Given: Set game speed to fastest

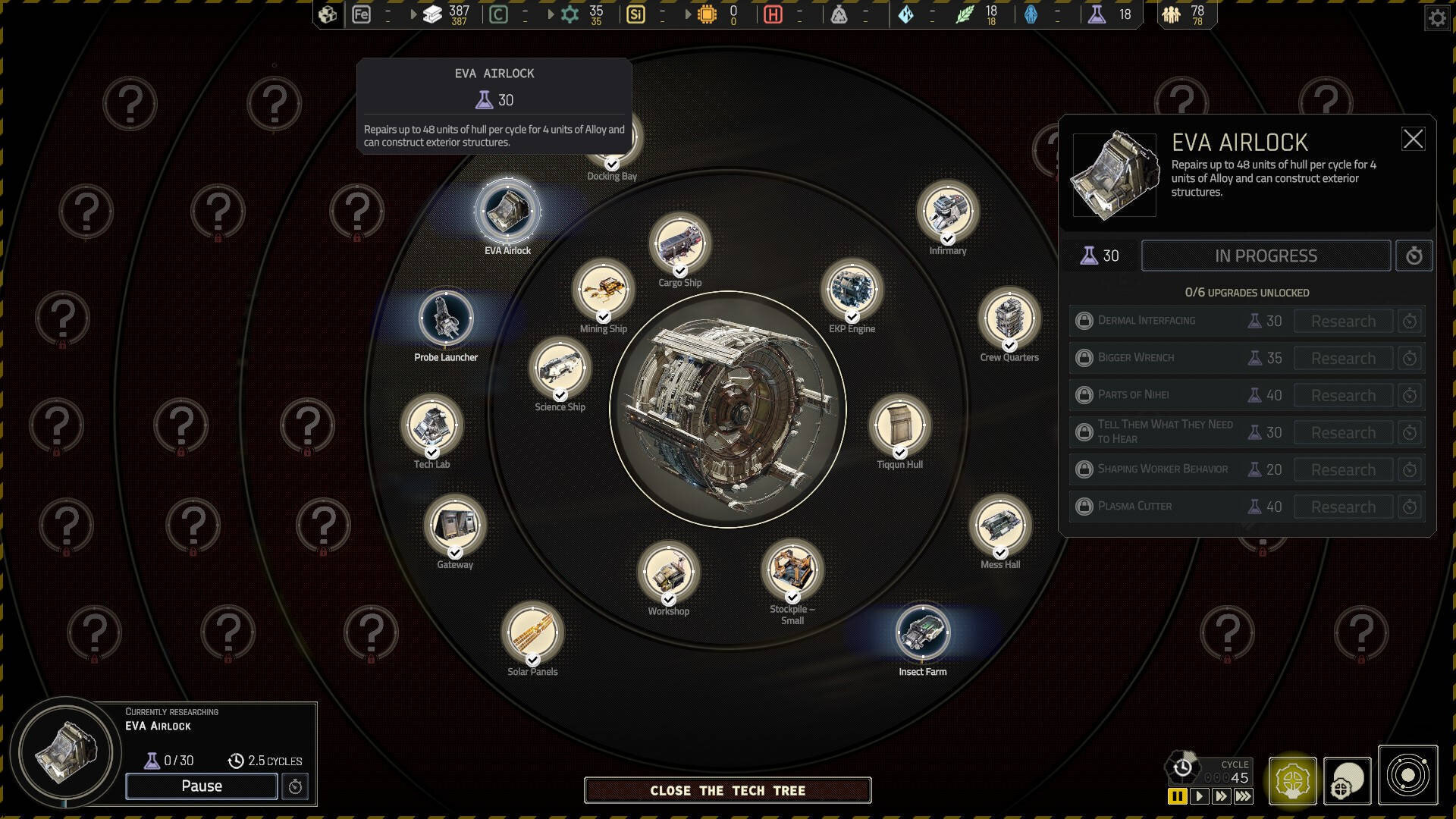Looking at the screenshot, I should click(x=1244, y=796).
